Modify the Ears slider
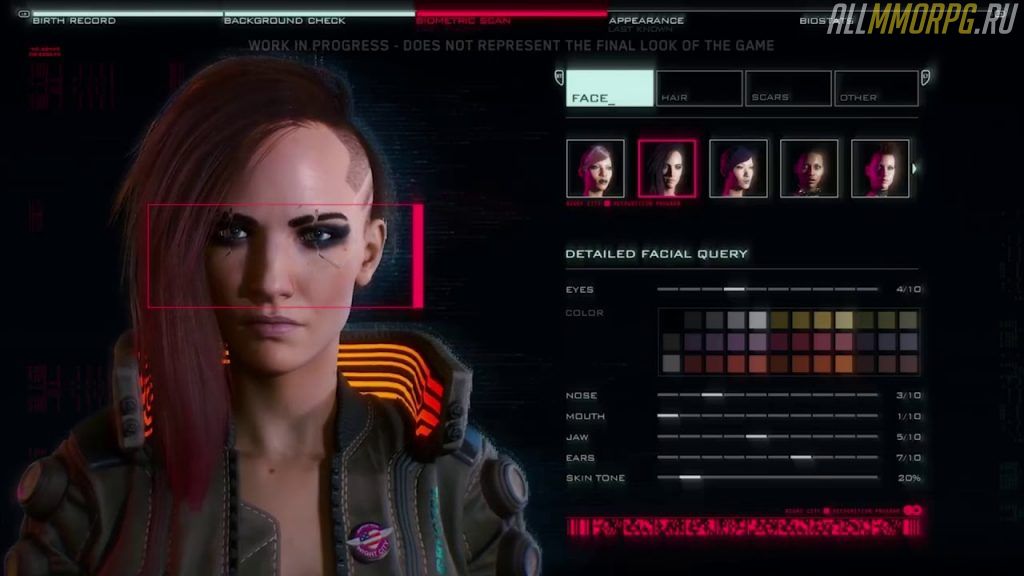This screenshot has width=1024, height=576. pos(800,458)
